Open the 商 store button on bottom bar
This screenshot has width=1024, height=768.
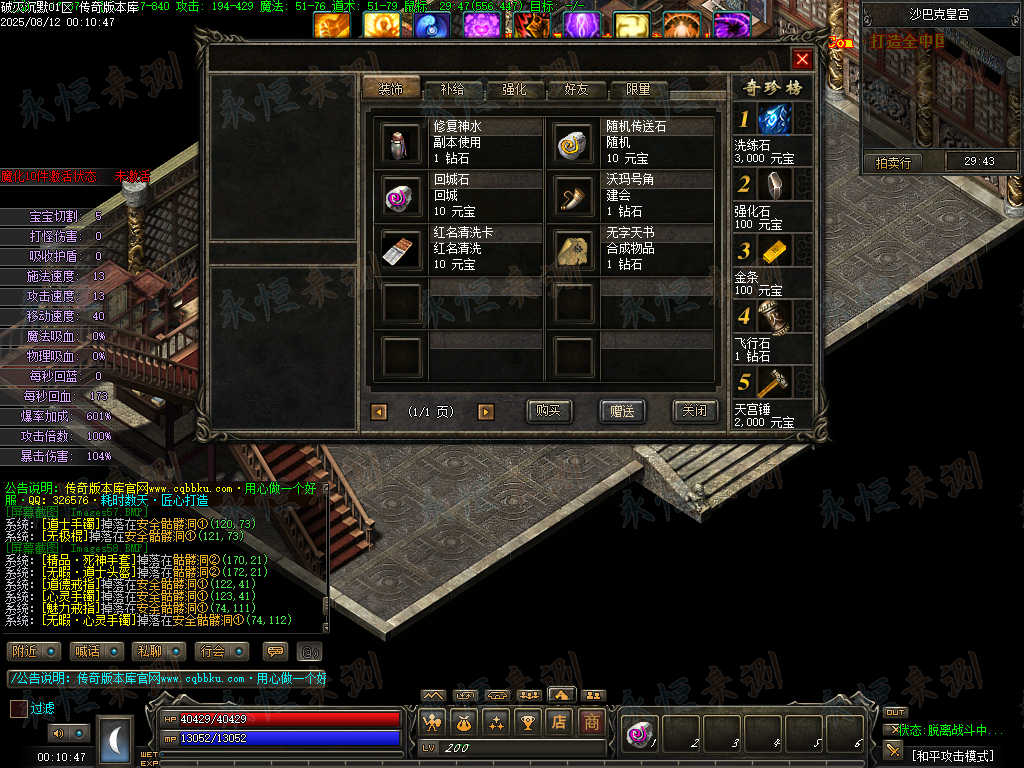click(593, 721)
